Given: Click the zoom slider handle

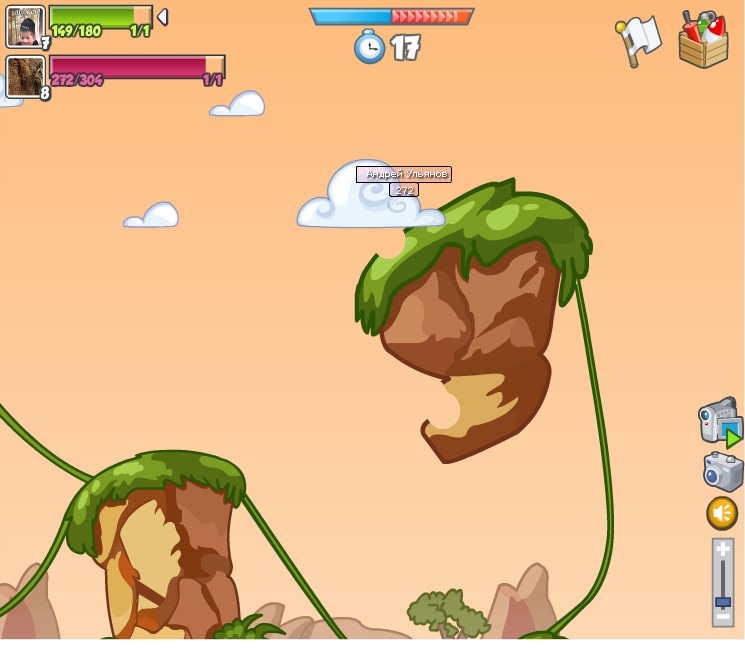Looking at the screenshot, I should pyautogui.click(x=722, y=602).
